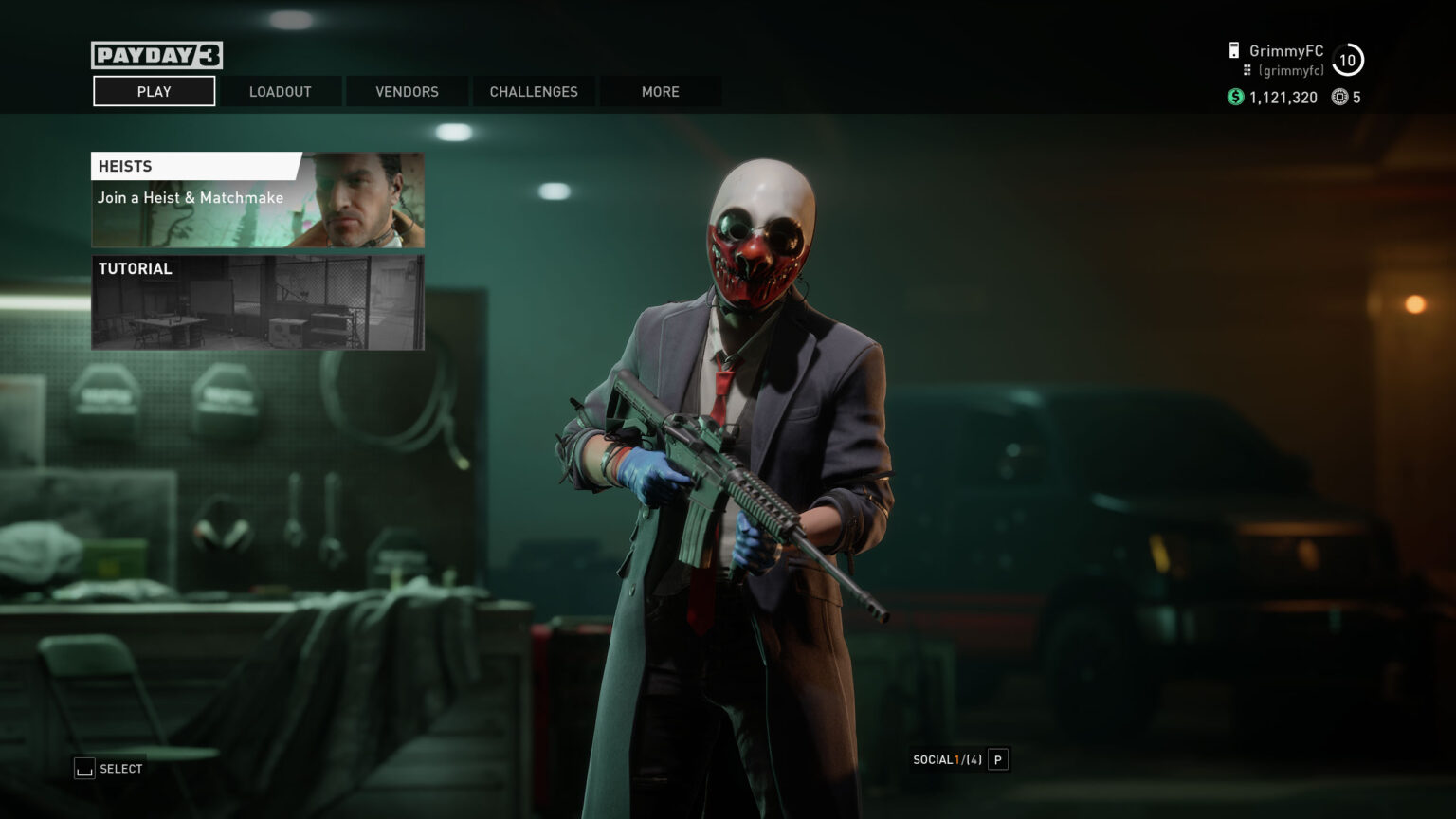The width and height of the screenshot is (1456, 819).
Task: Switch to the Play tab
Action: point(154,92)
